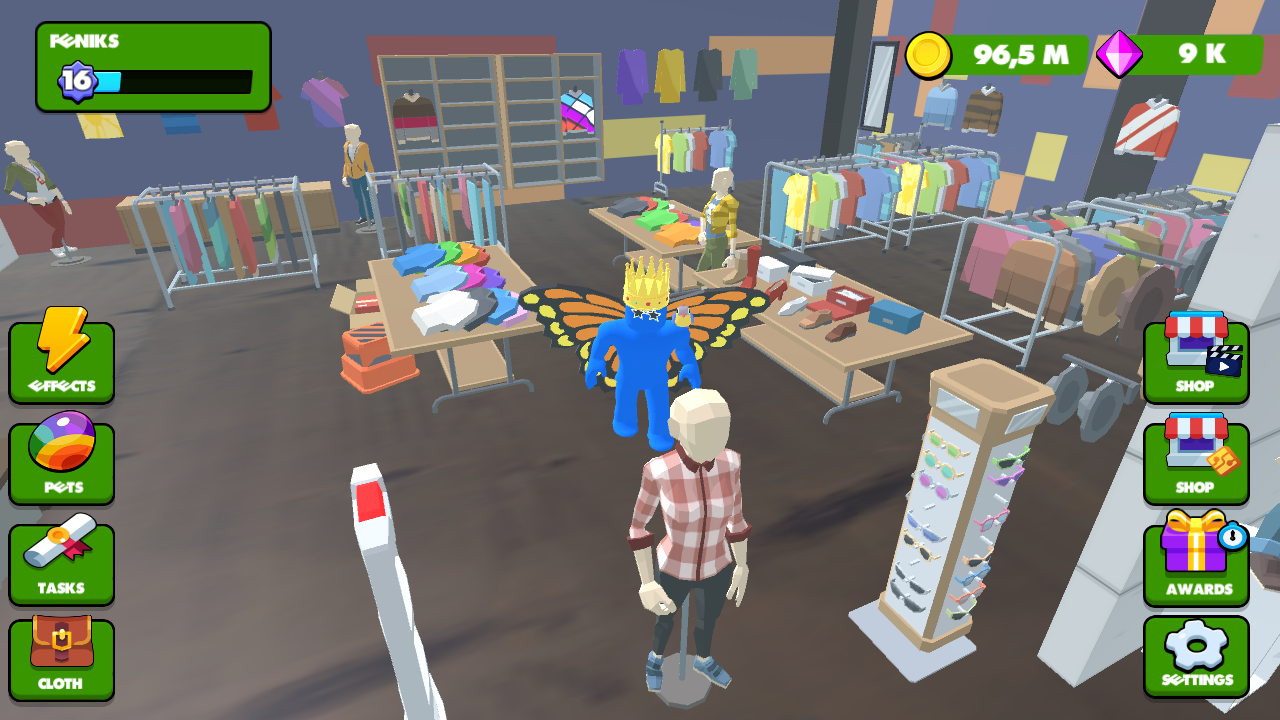The height and width of the screenshot is (720, 1280).
Task: Open the Tasks scroll icon
Action: (61, 562)
